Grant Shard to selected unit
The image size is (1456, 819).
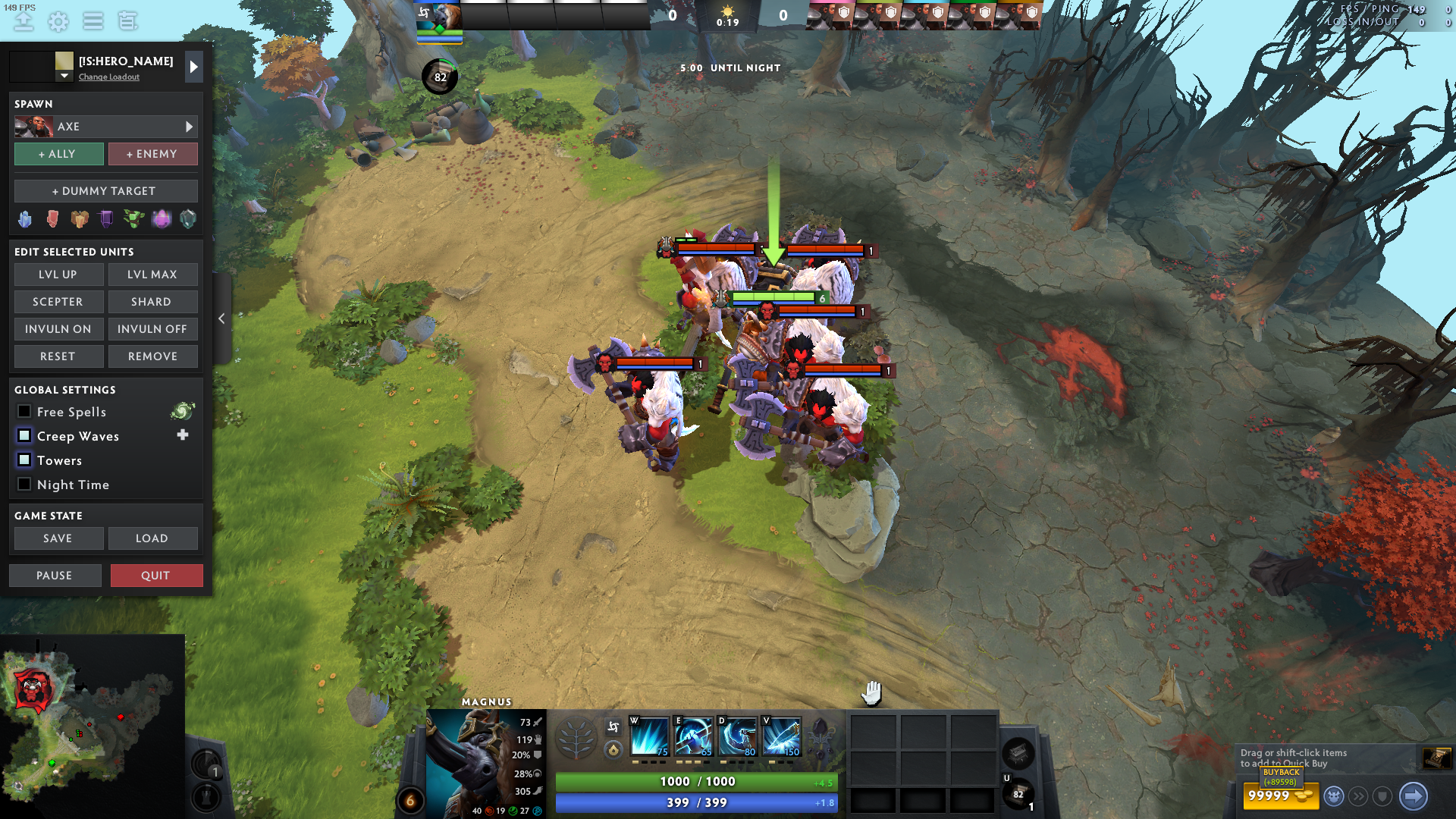coord(152,302)
